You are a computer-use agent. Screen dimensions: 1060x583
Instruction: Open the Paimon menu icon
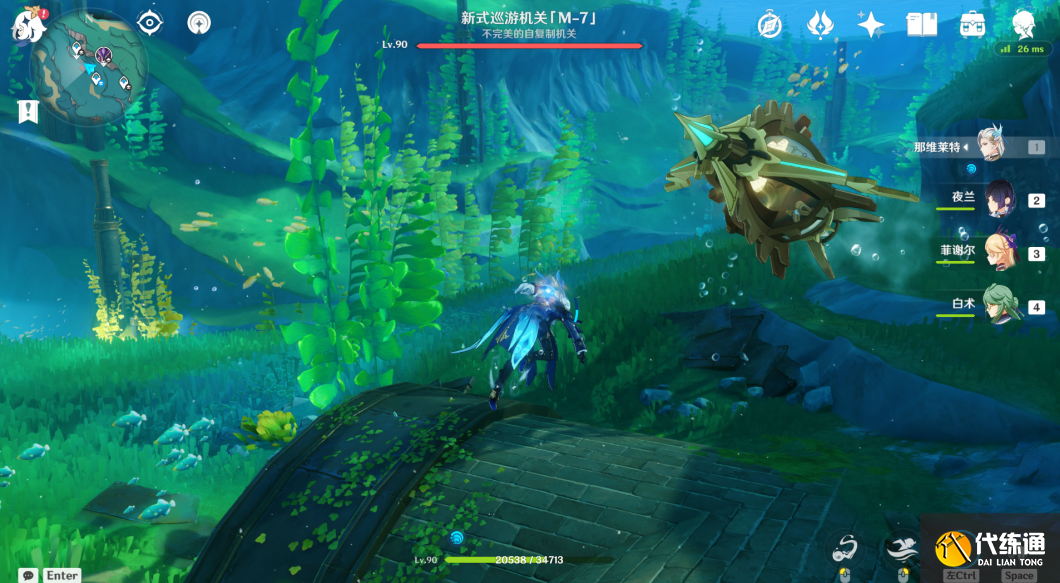28,27
